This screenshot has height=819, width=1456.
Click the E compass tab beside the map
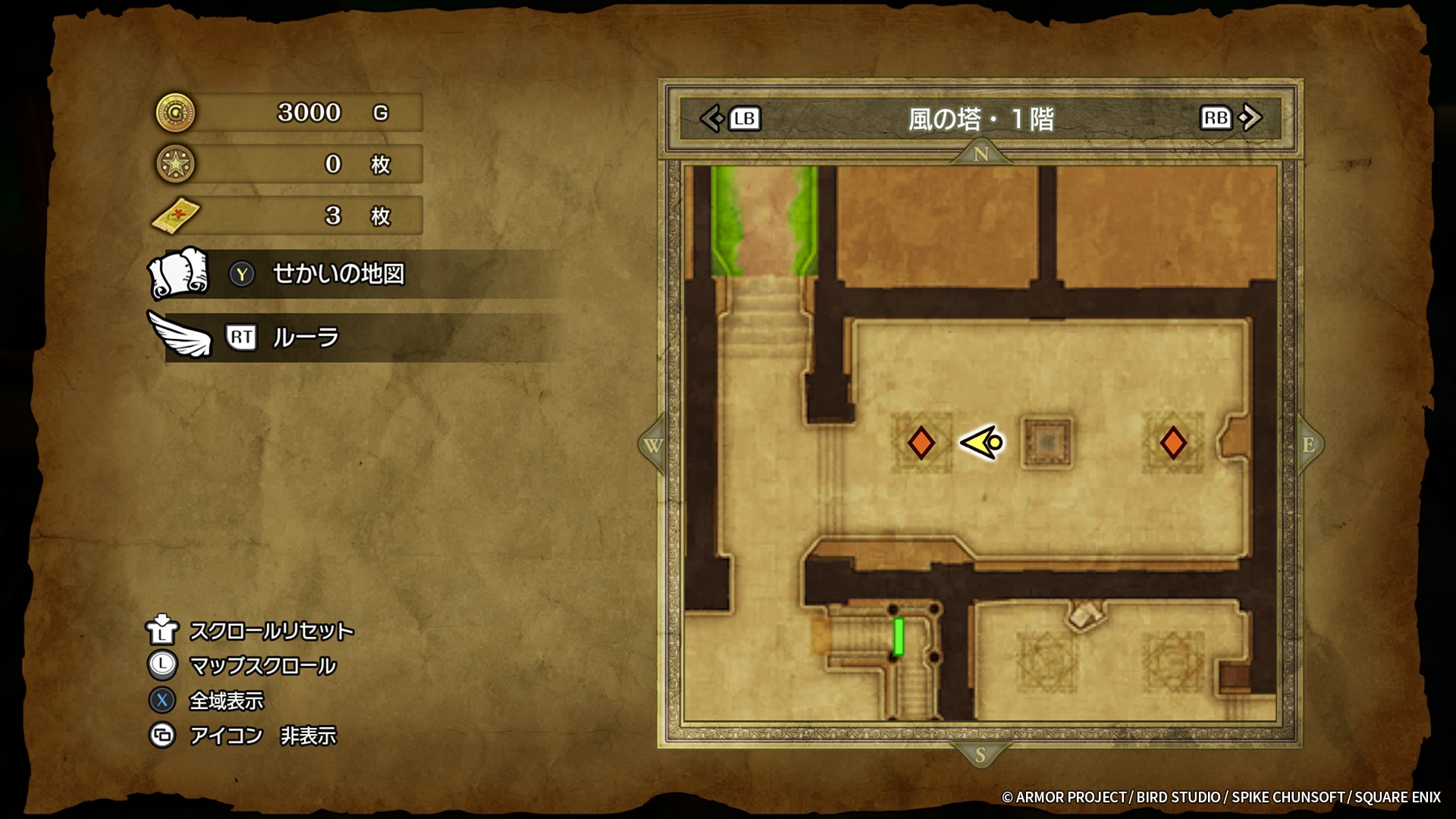(x=1308, y=445)
